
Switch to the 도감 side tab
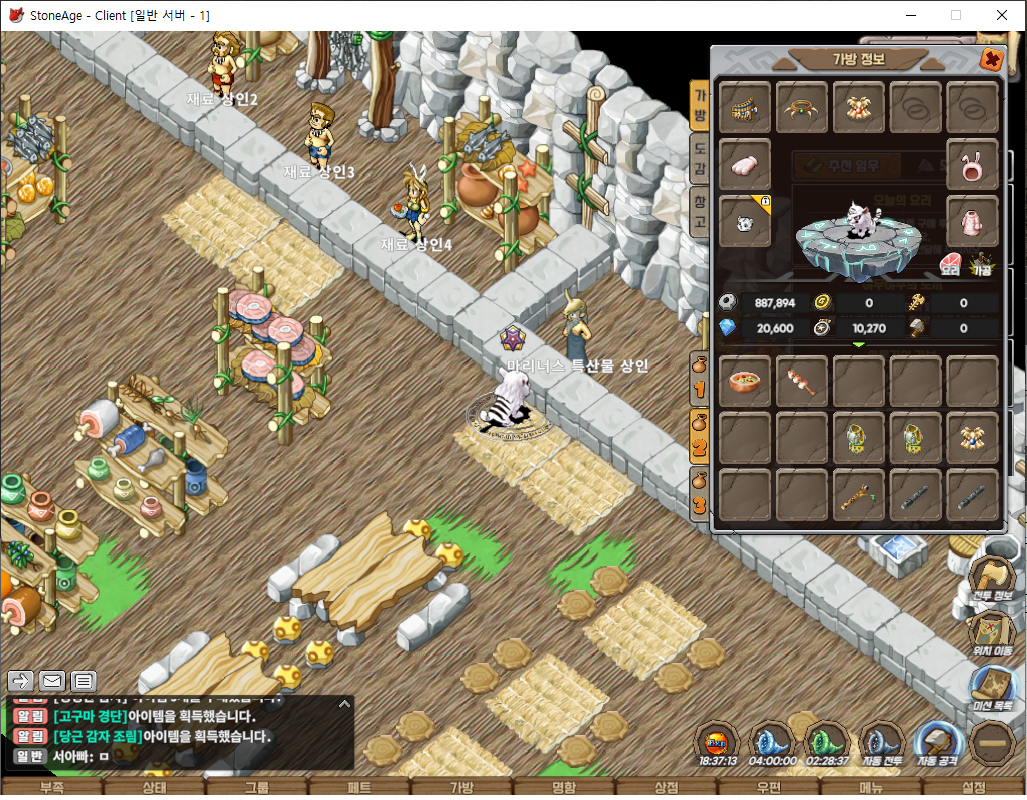[x=701, y=159]
